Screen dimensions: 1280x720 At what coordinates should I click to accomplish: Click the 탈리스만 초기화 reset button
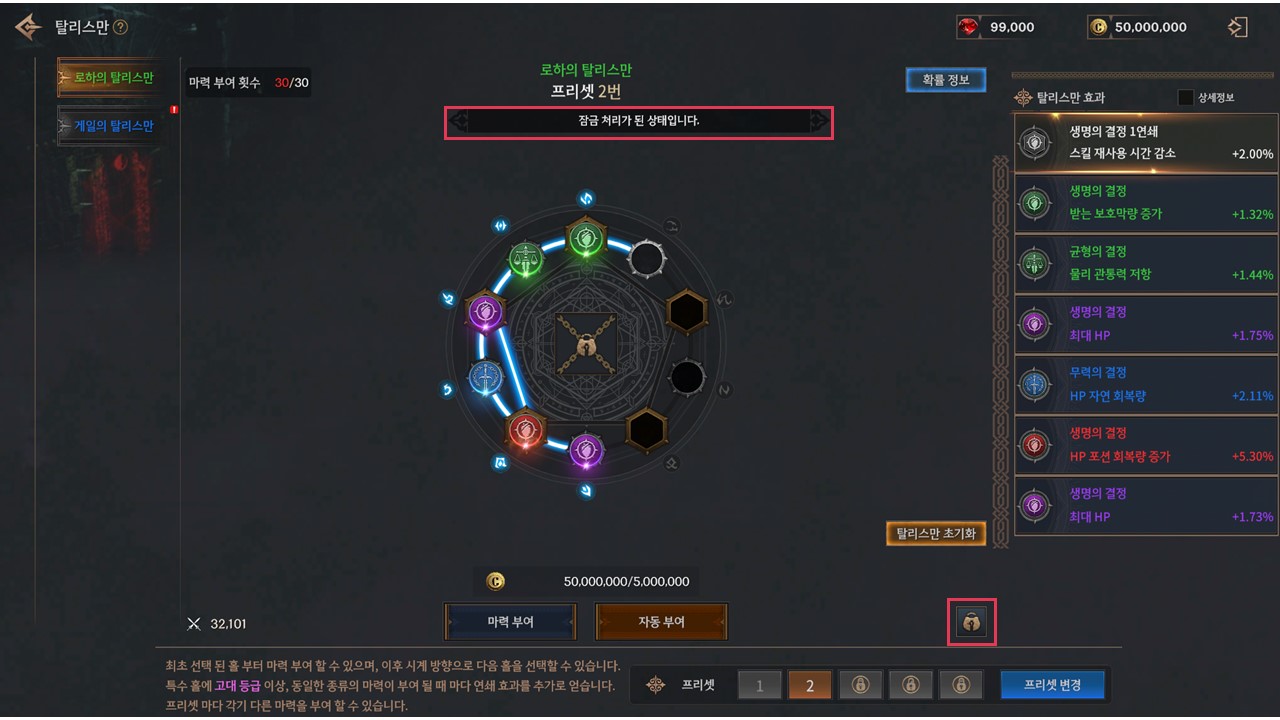936,533
